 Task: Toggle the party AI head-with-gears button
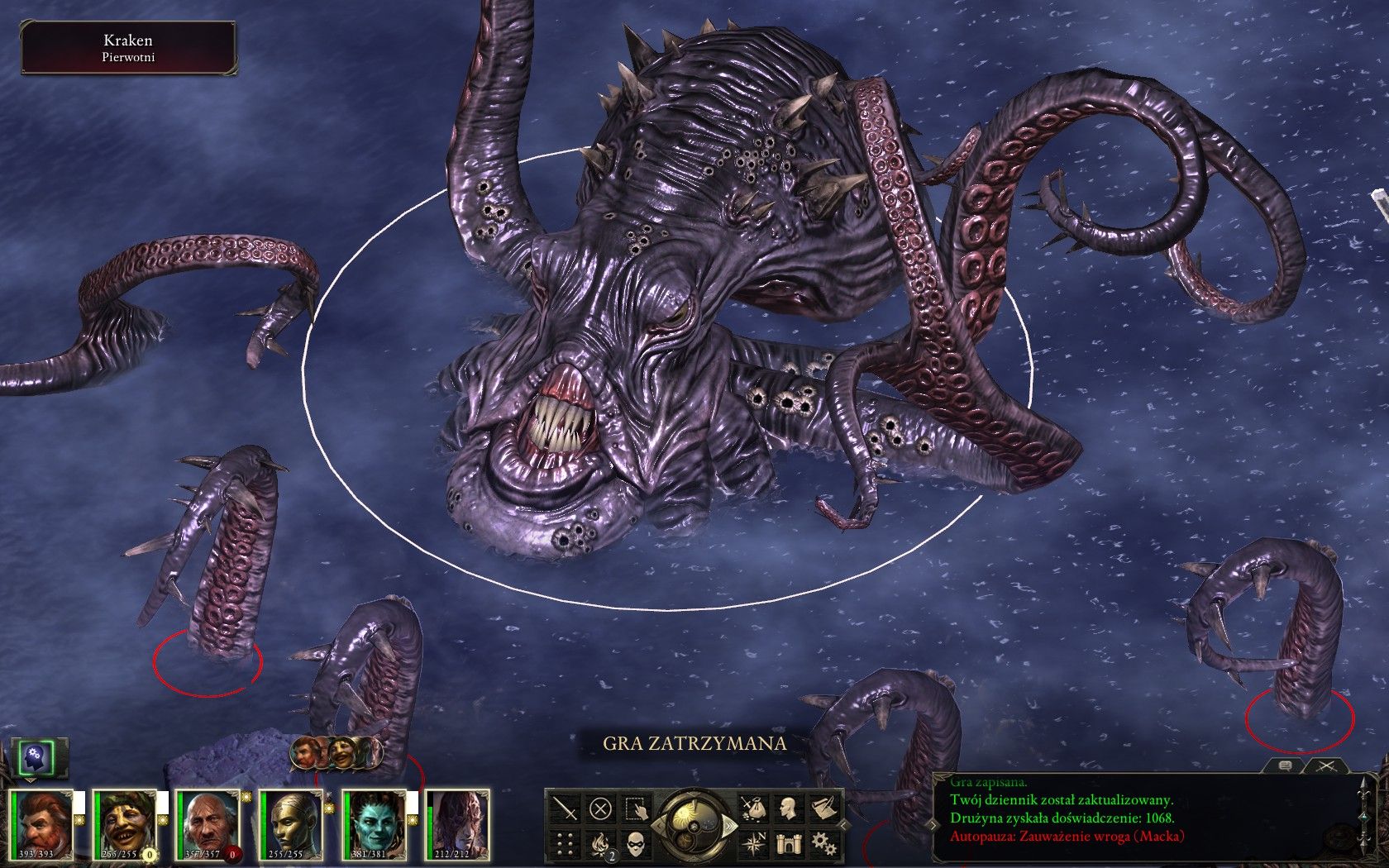[x=37, y=756]
